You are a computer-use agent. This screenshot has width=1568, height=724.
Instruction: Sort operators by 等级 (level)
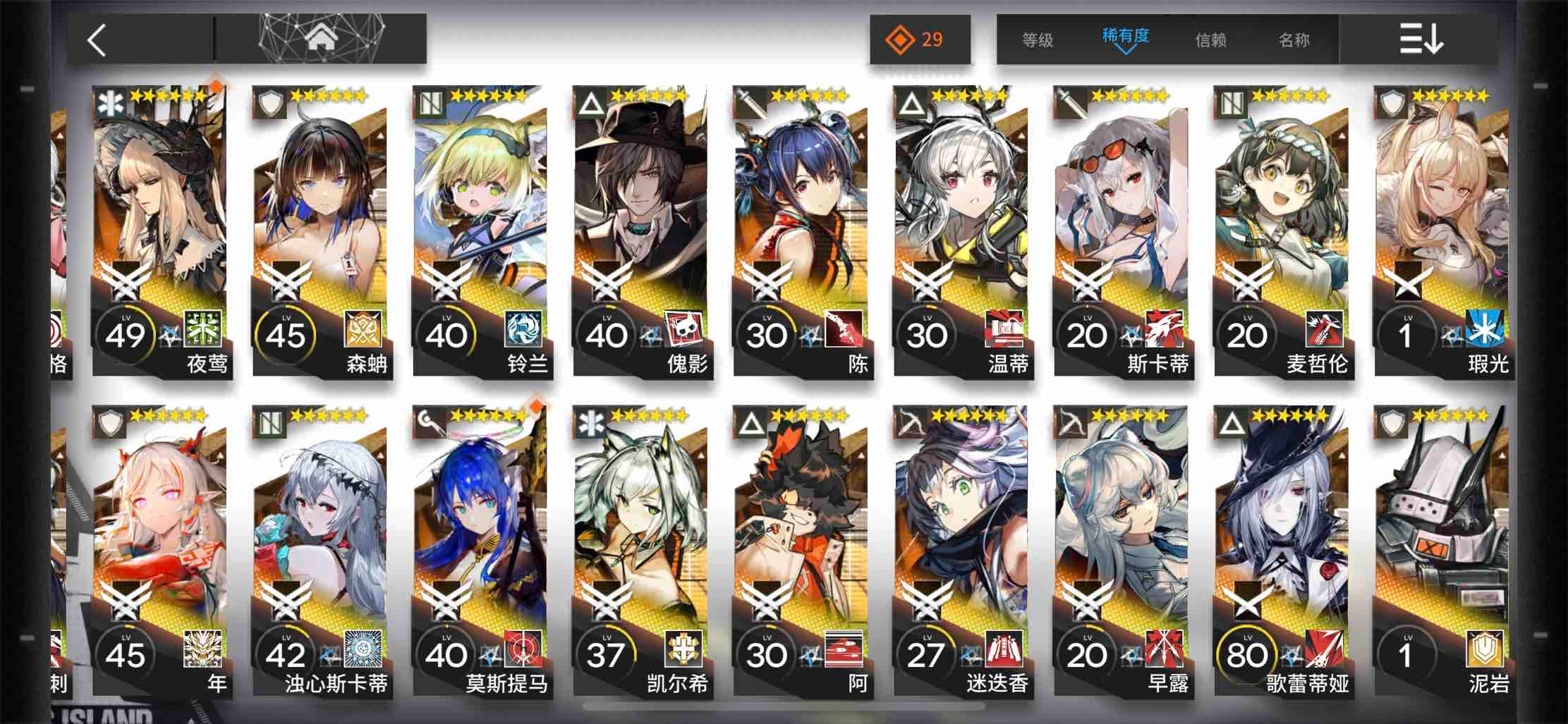(1038, 40)
